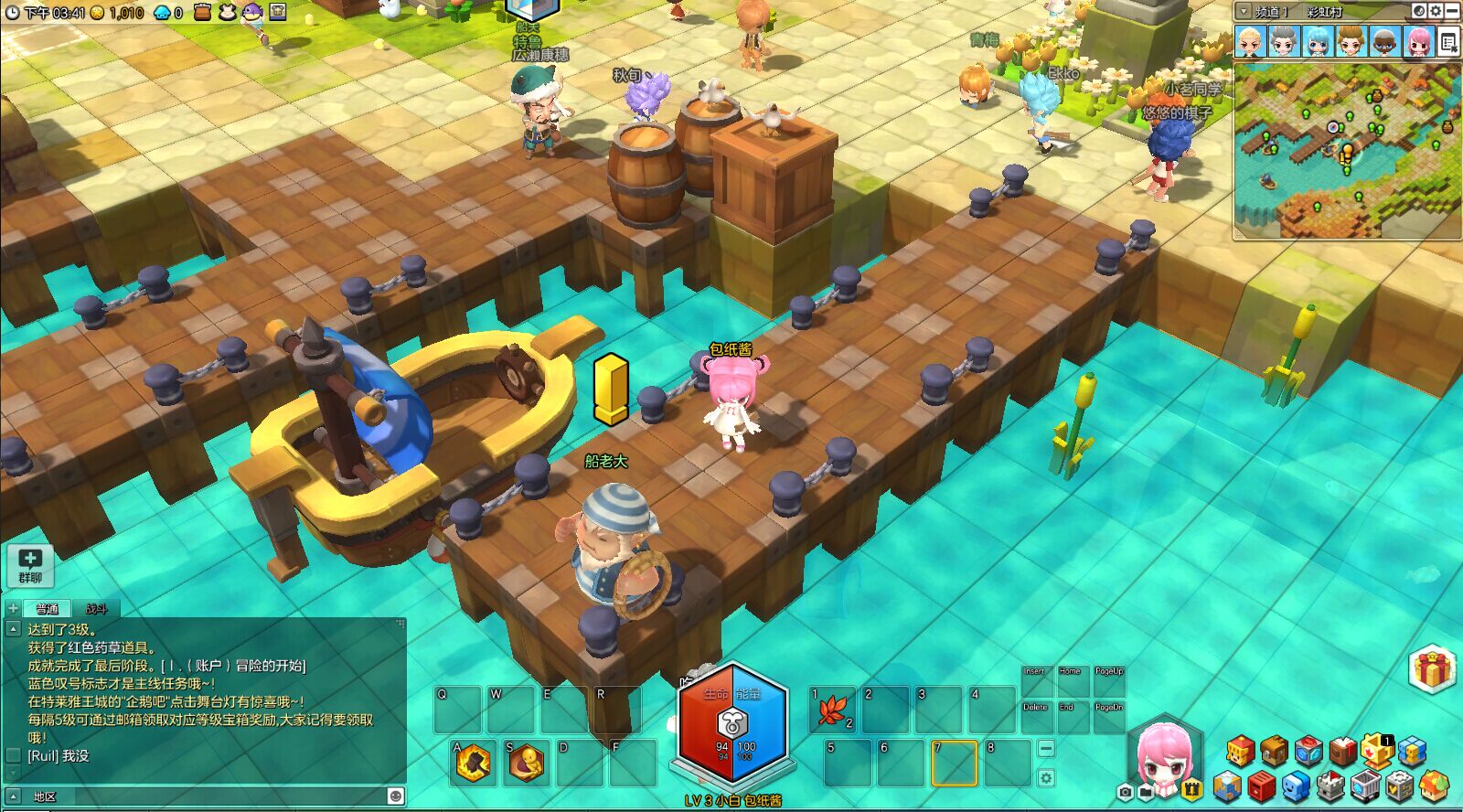Select the 普通 chat tab
1463x812 pixels.
tap(47, 608)
